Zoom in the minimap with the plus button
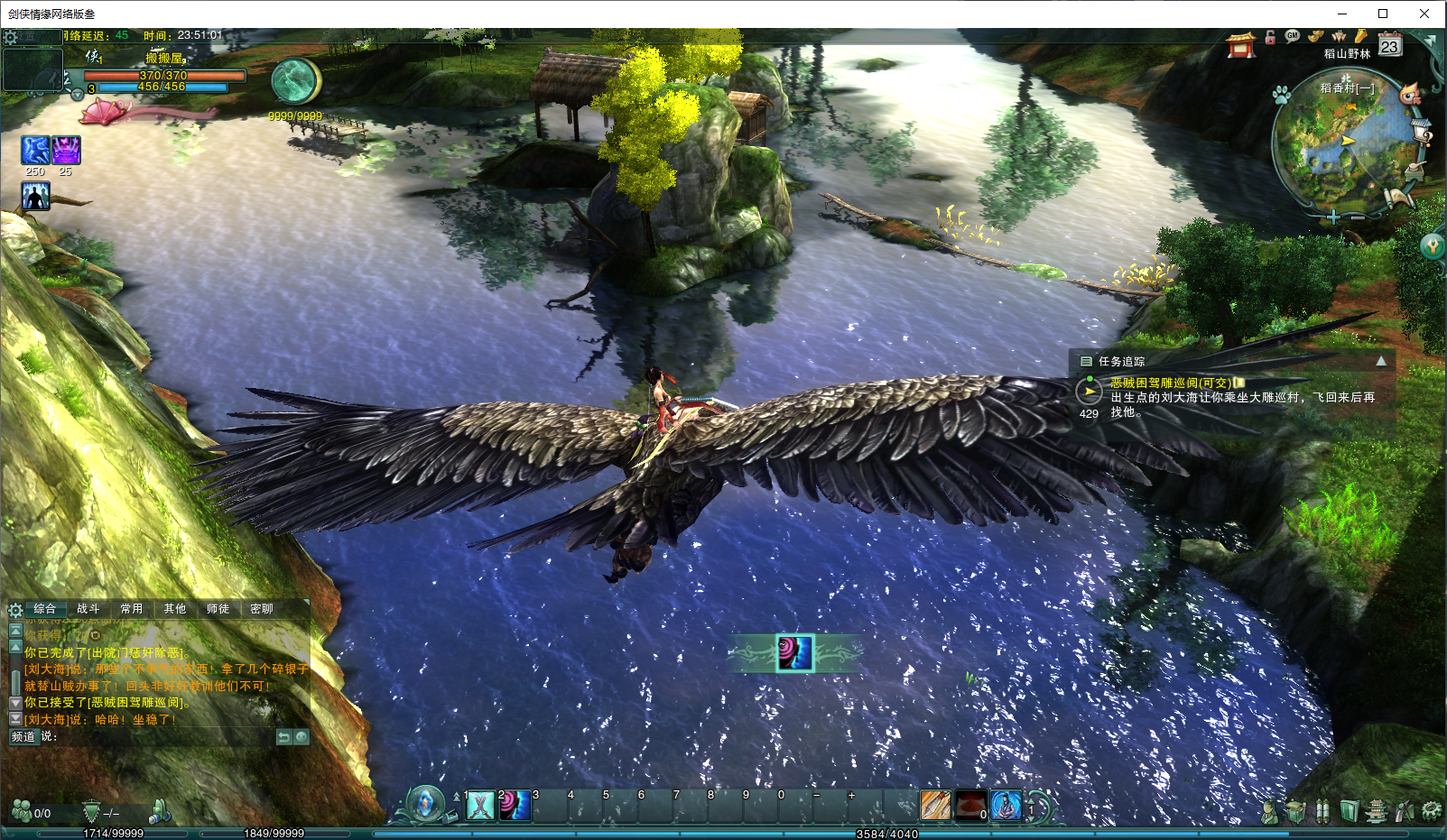 tap(1334, 217)
